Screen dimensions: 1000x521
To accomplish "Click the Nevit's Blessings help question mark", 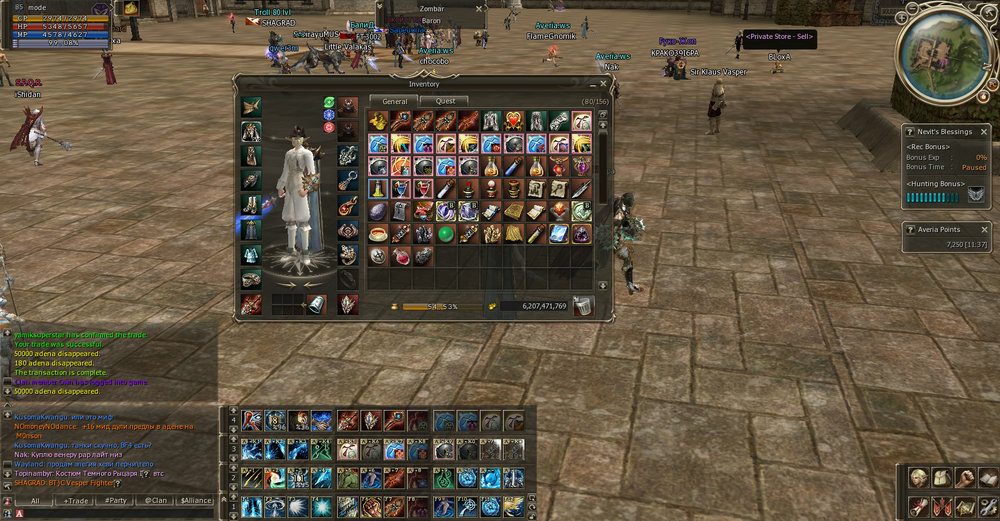I will [909, 131].
